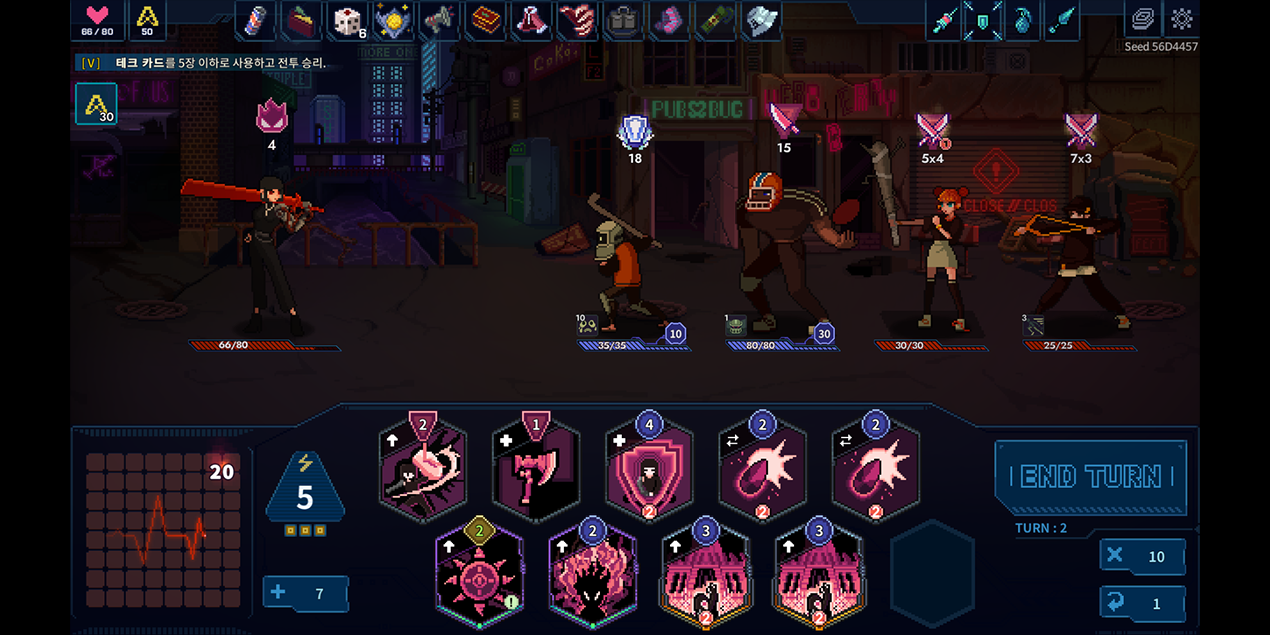The height and width of the screenshot is (635, 1270).
Task: Inspect the pink sock relic
Action: click(669, 21)
